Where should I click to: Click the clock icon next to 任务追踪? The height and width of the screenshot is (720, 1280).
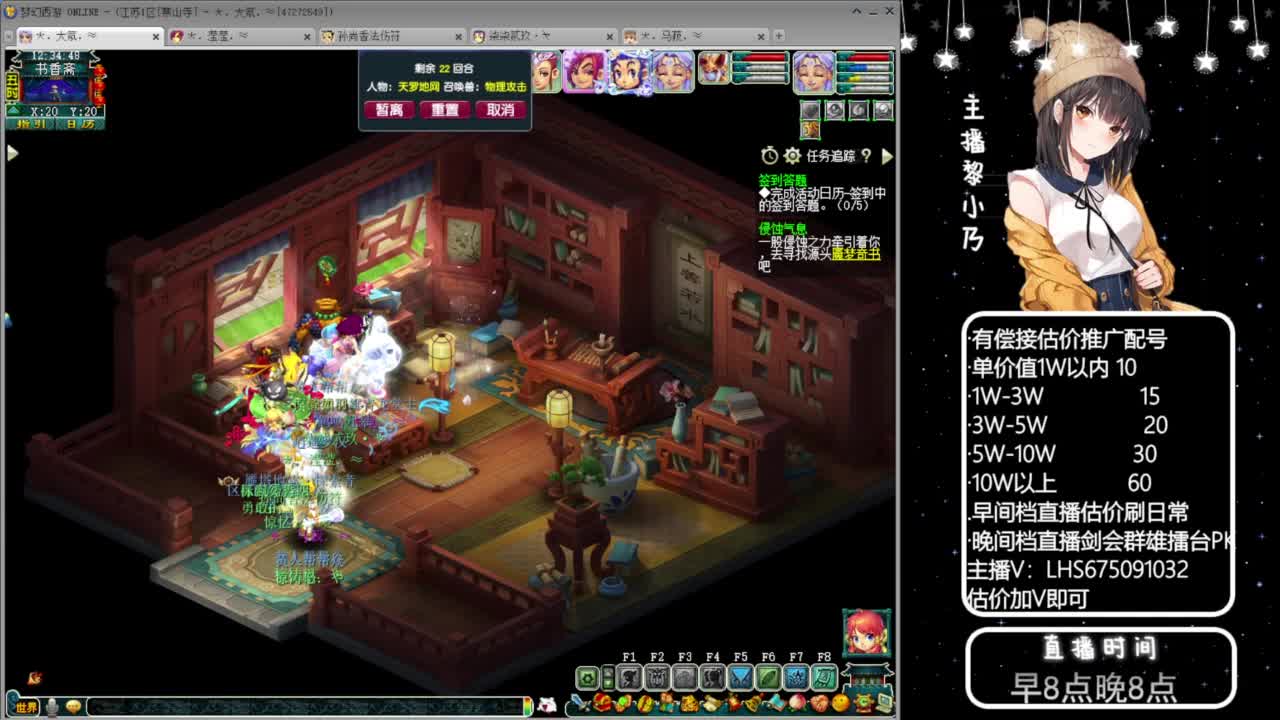(x=770, y=155)
